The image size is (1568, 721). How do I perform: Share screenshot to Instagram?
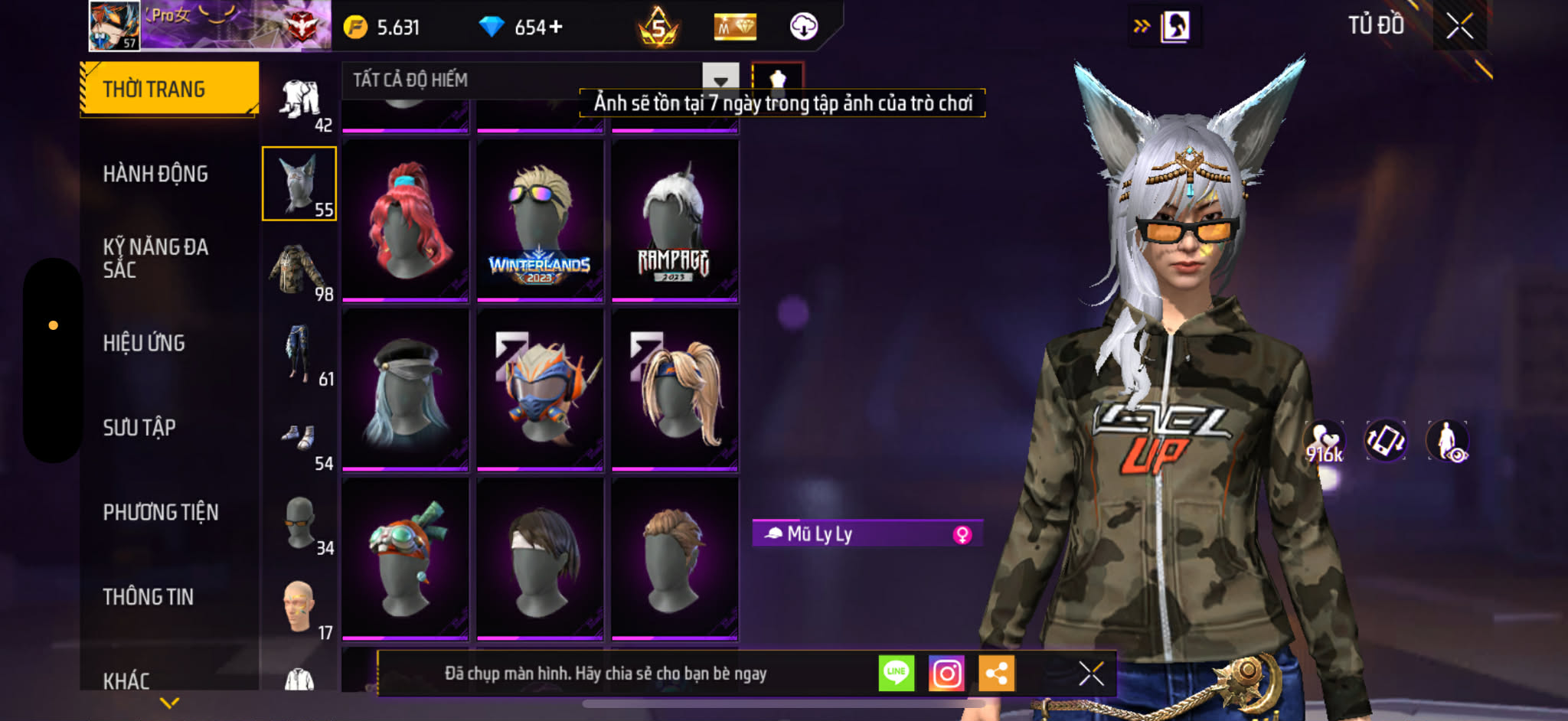pos(946,674)
